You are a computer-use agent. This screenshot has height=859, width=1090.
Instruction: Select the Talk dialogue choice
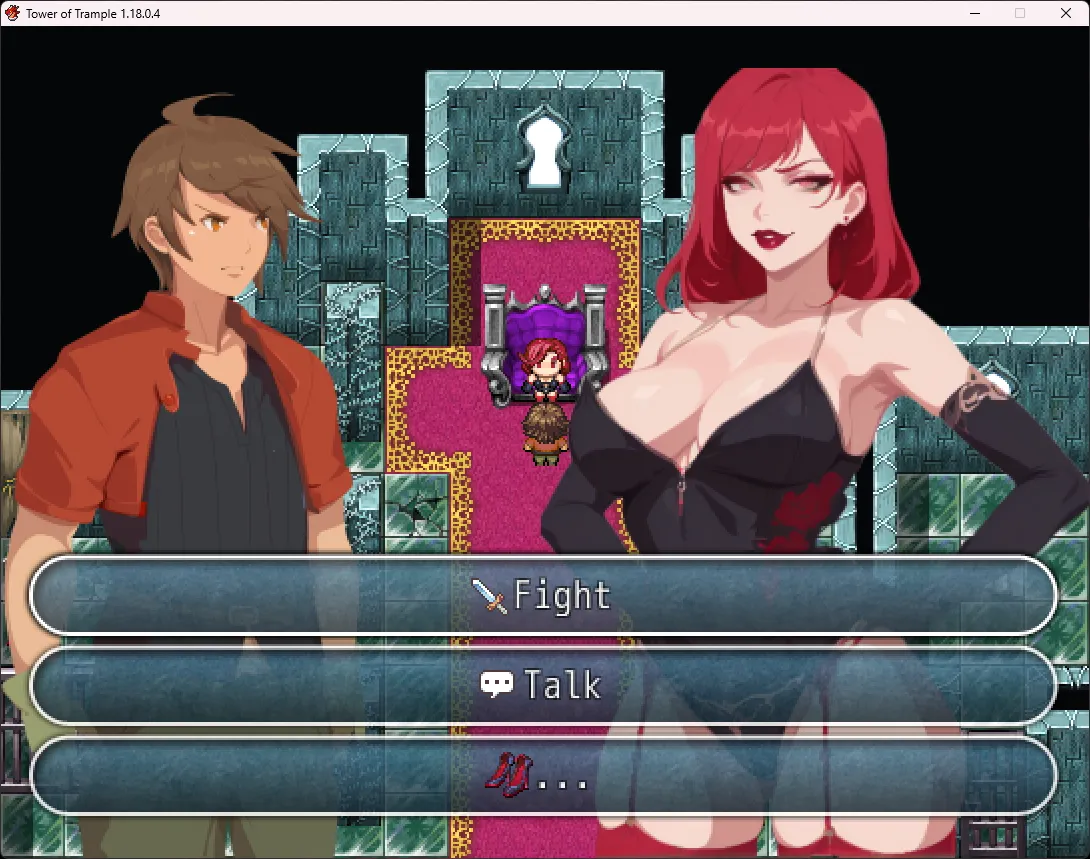pos(543,685)
